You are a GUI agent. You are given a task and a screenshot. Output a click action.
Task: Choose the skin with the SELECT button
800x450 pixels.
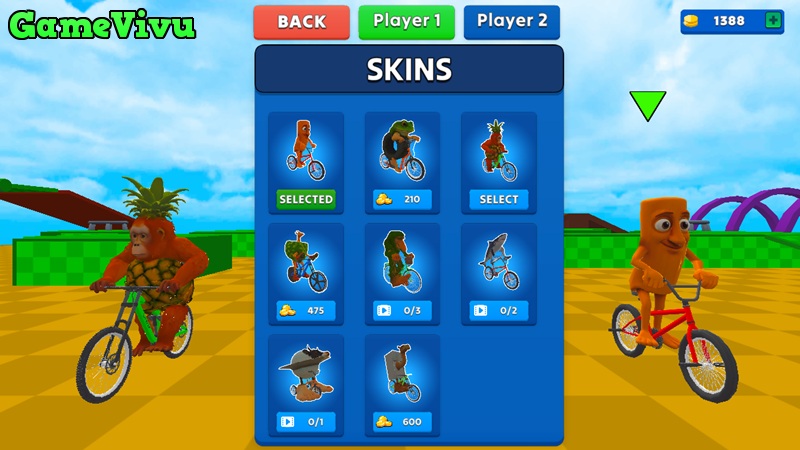click(498, 199)
